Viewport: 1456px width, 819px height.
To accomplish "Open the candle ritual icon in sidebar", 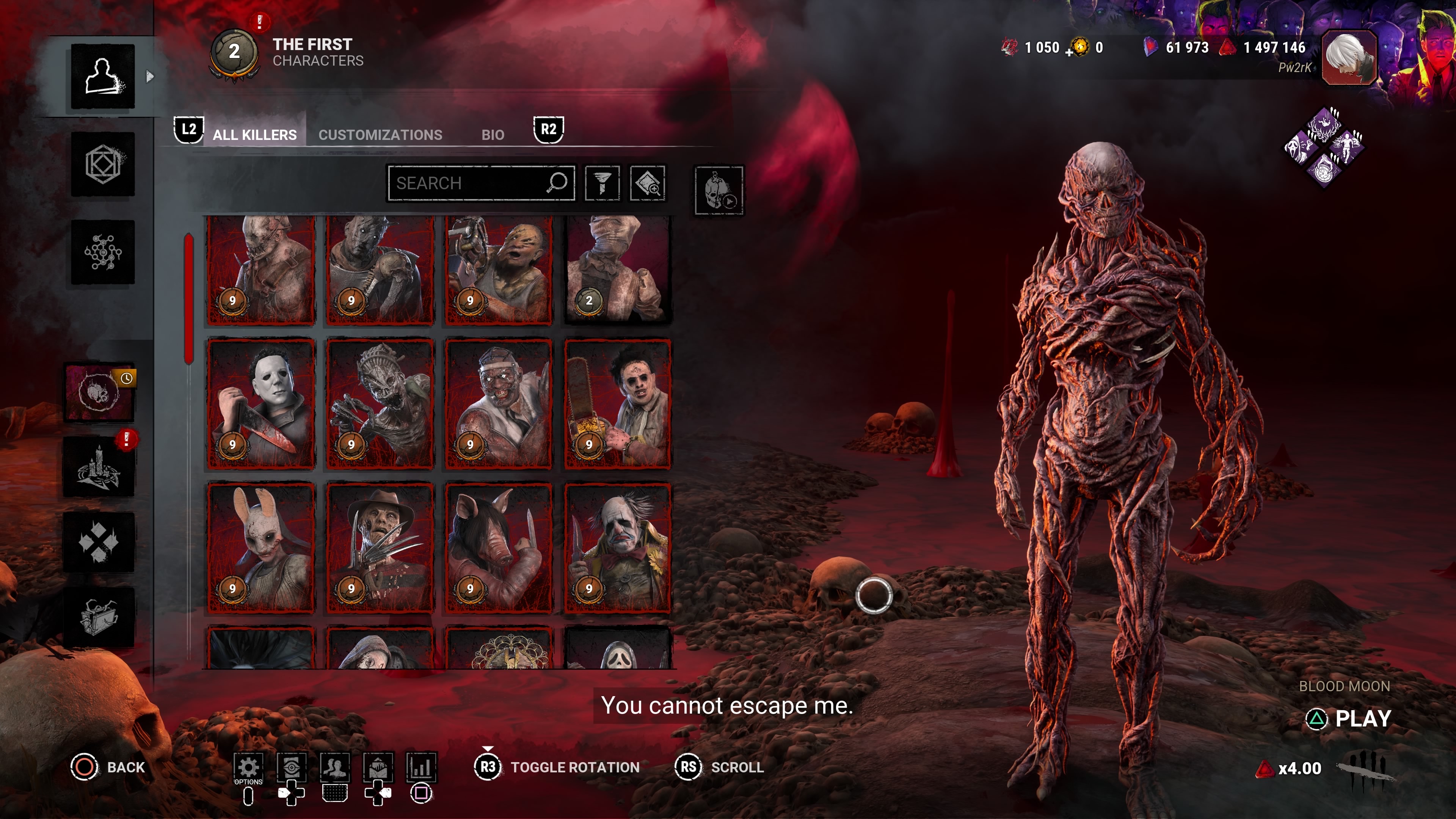I will click(x=99, y=467).
